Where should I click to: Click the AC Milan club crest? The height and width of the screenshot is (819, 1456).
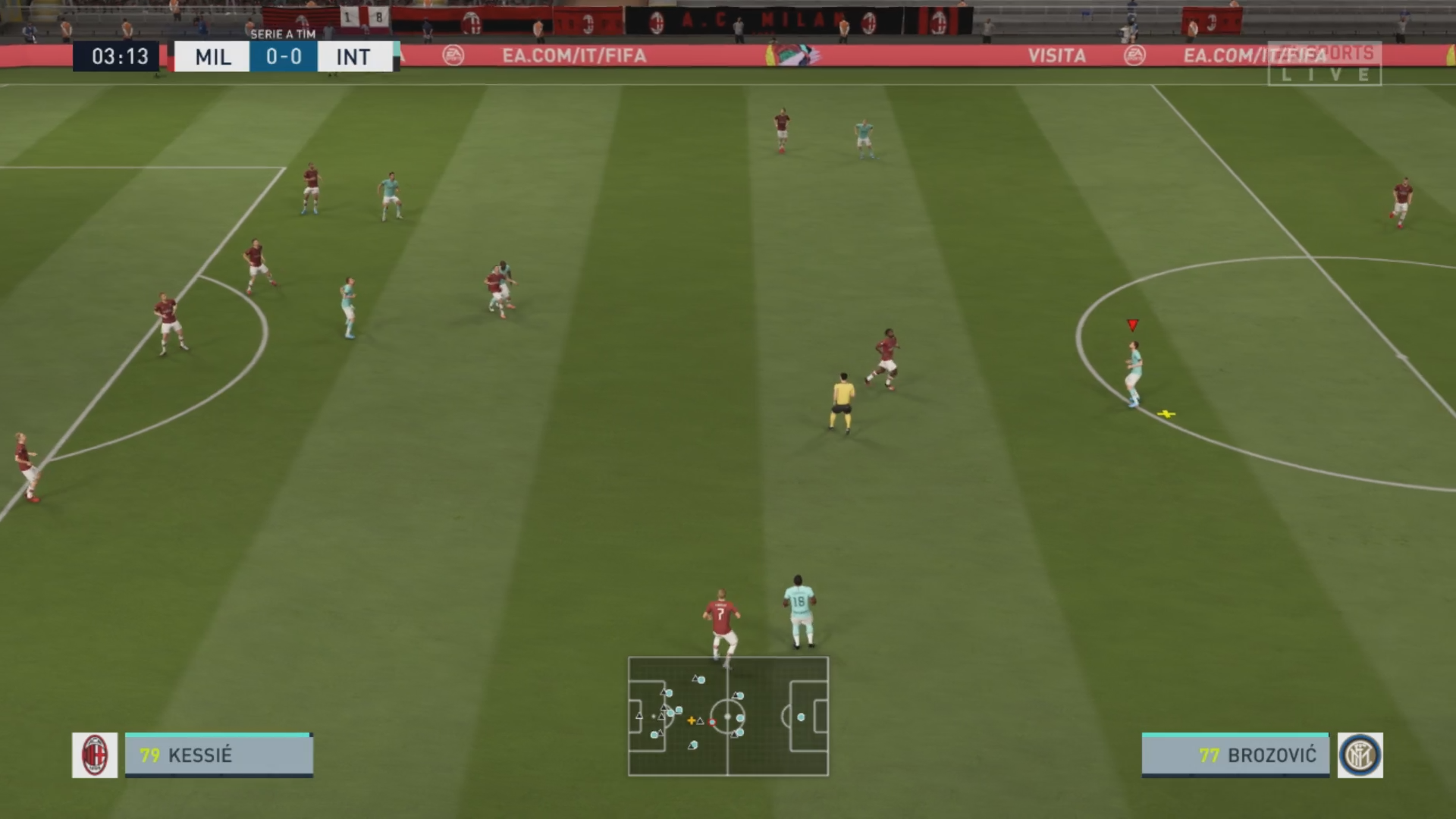pos(95,755)
